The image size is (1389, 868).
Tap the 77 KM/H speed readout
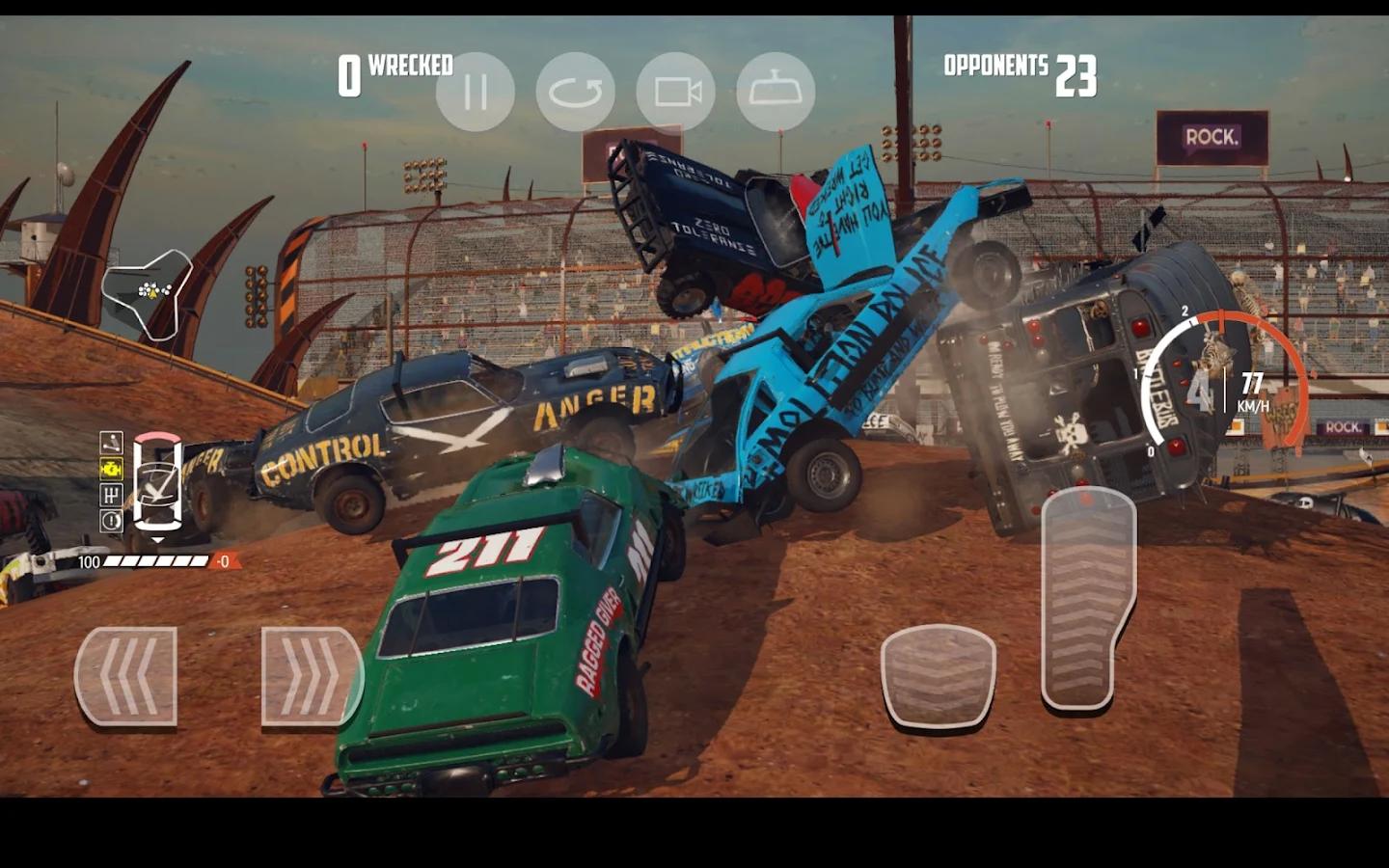[1255, 391]
